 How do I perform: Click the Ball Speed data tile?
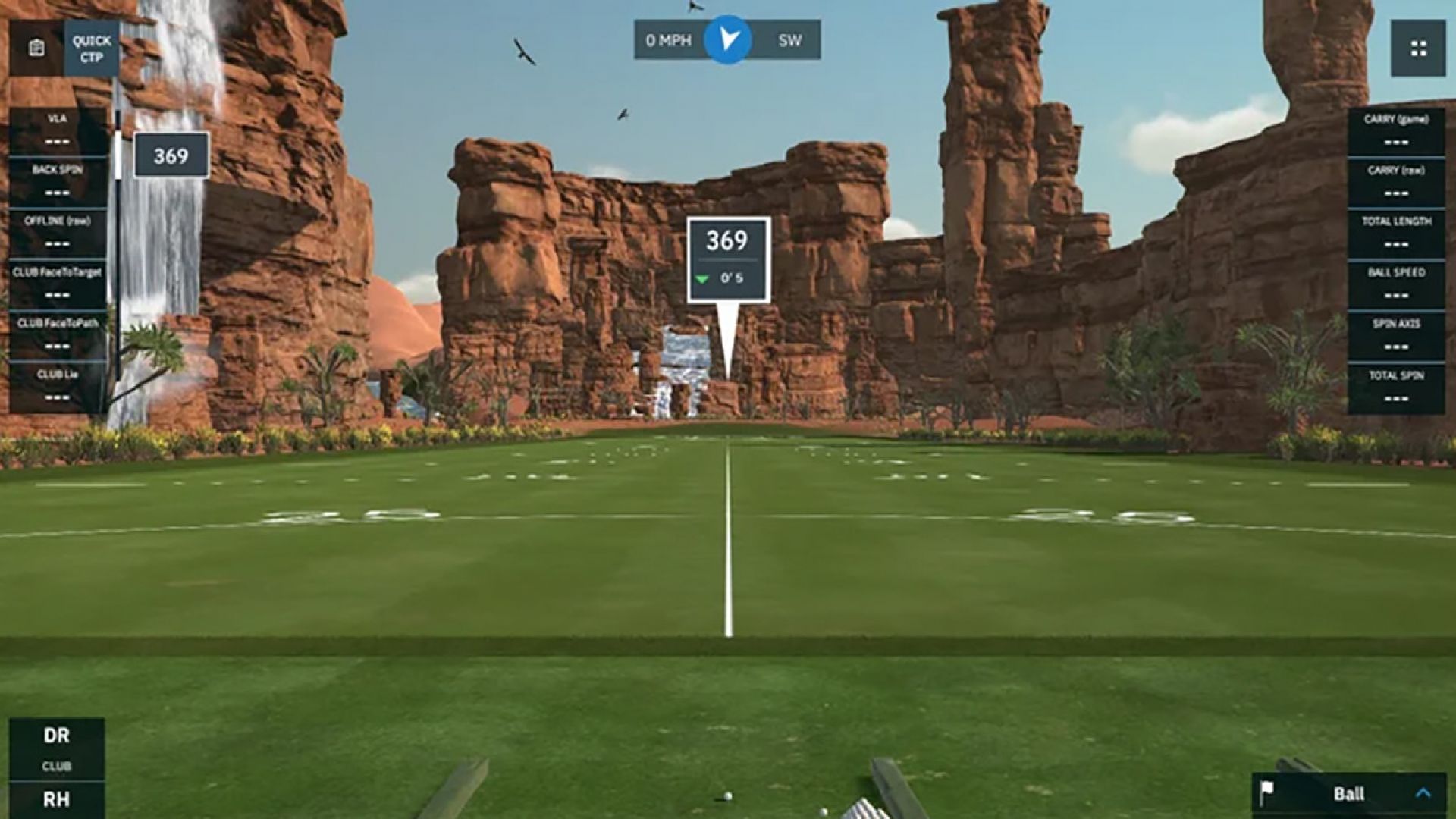pyautogui.click(x=1396, y=284)
